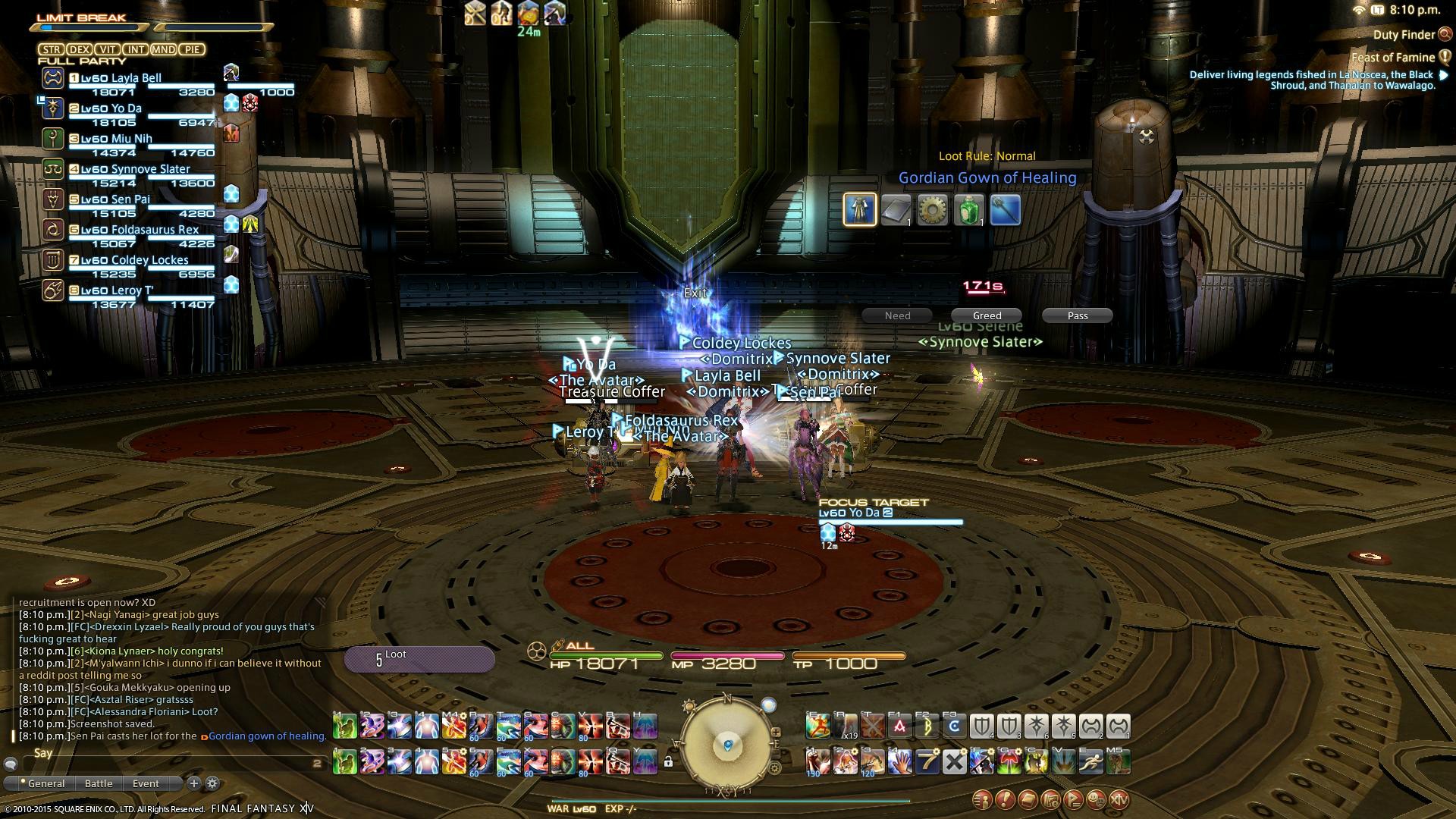Select the green potion bottle loot item

click(x=969, y=209)
